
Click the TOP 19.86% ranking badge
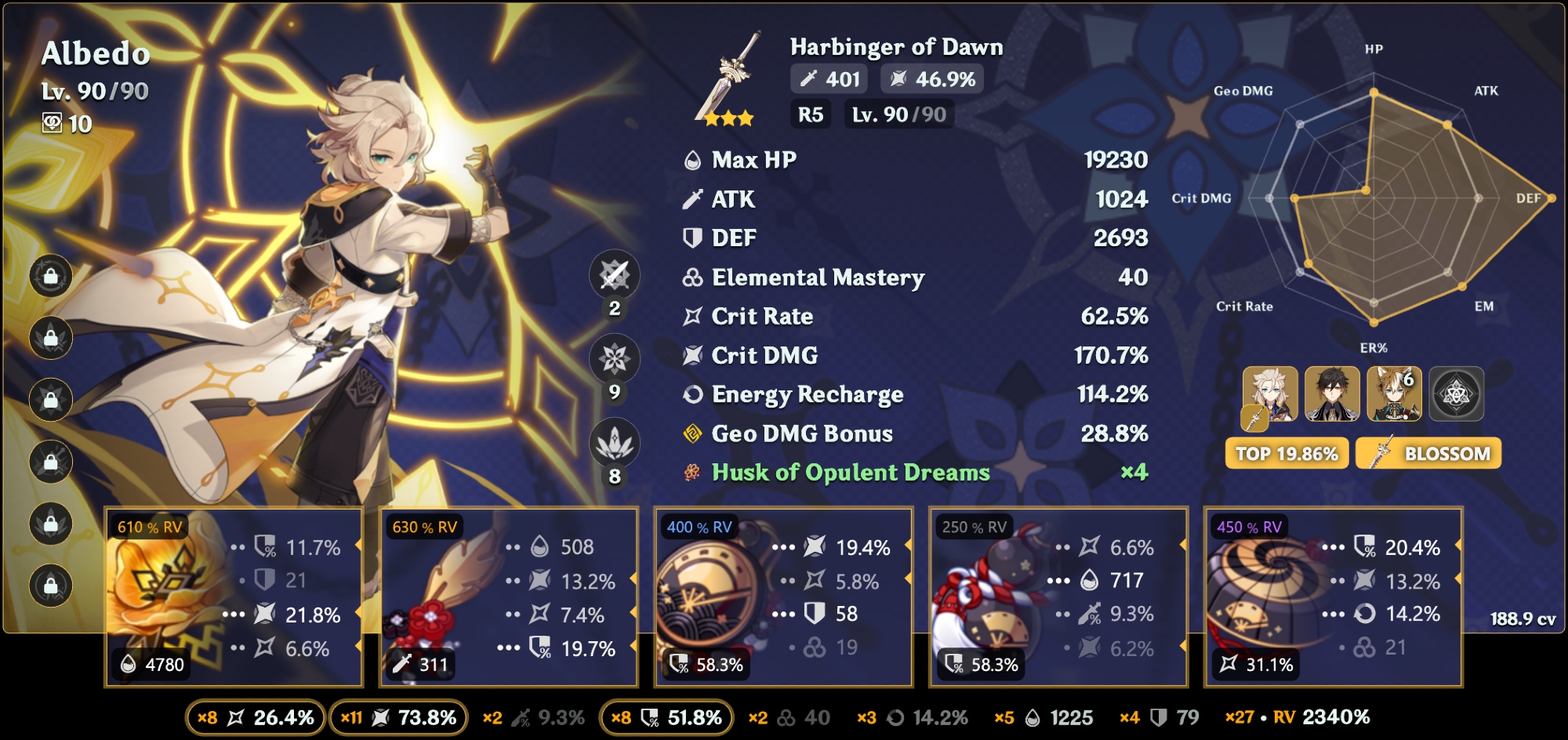coord(1287,454)
